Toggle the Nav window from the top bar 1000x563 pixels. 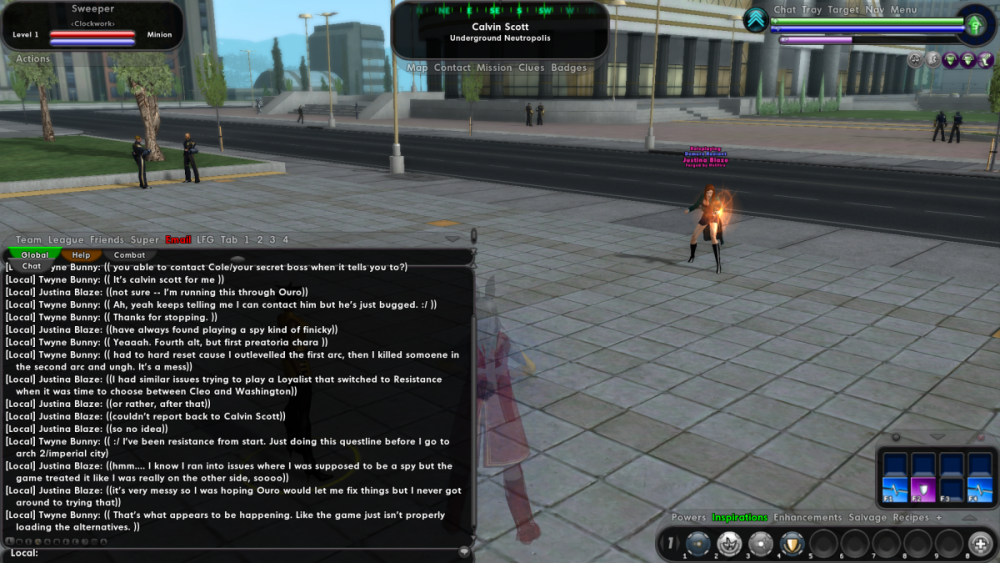[x=875, y=10]
